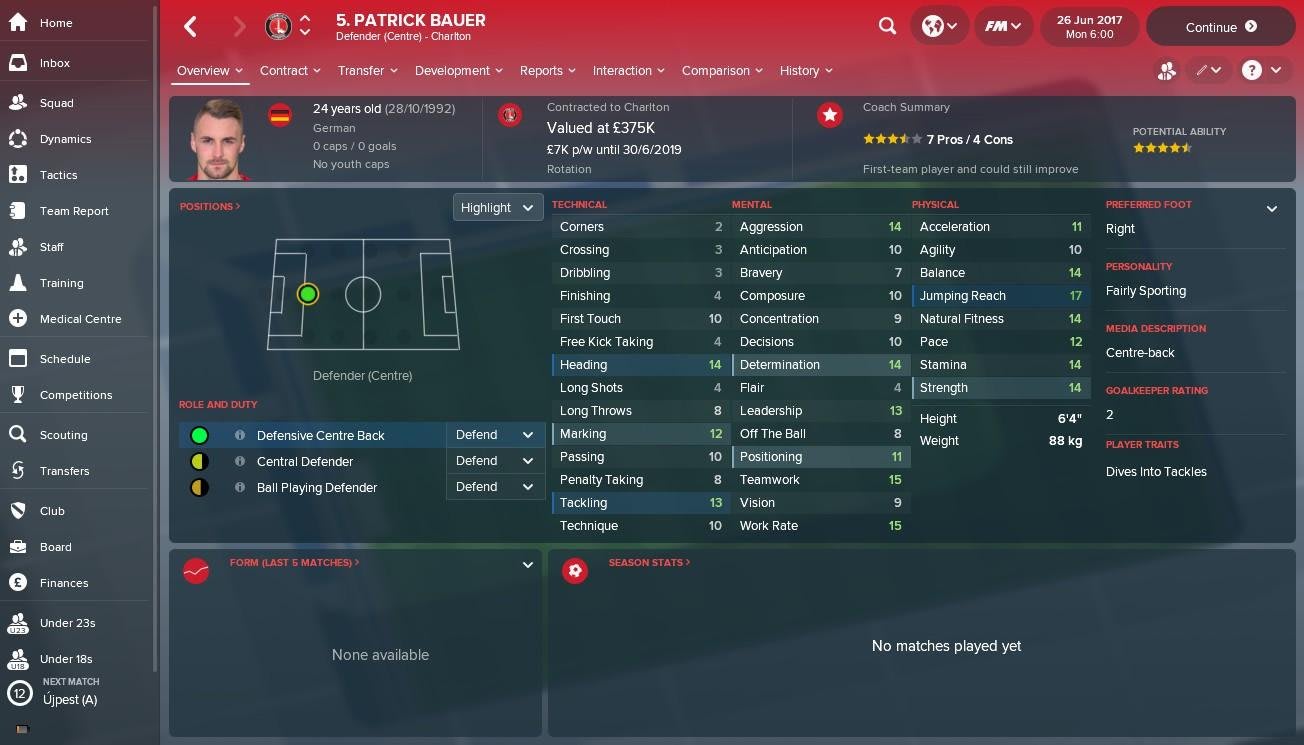Open the player History tab
The image size is (1304, 745).
[x=805, y=71]
